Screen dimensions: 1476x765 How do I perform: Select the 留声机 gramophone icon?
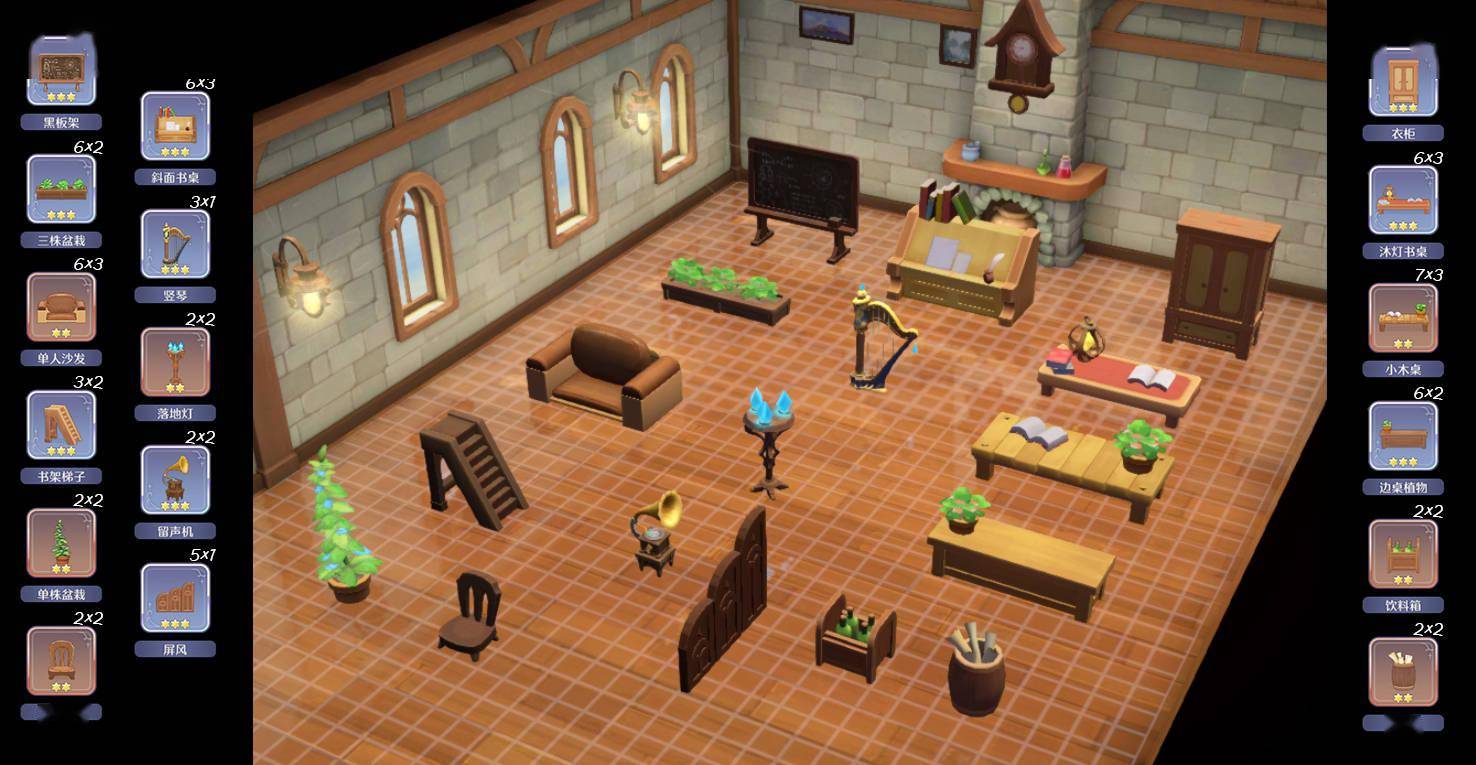pos(175,480)
